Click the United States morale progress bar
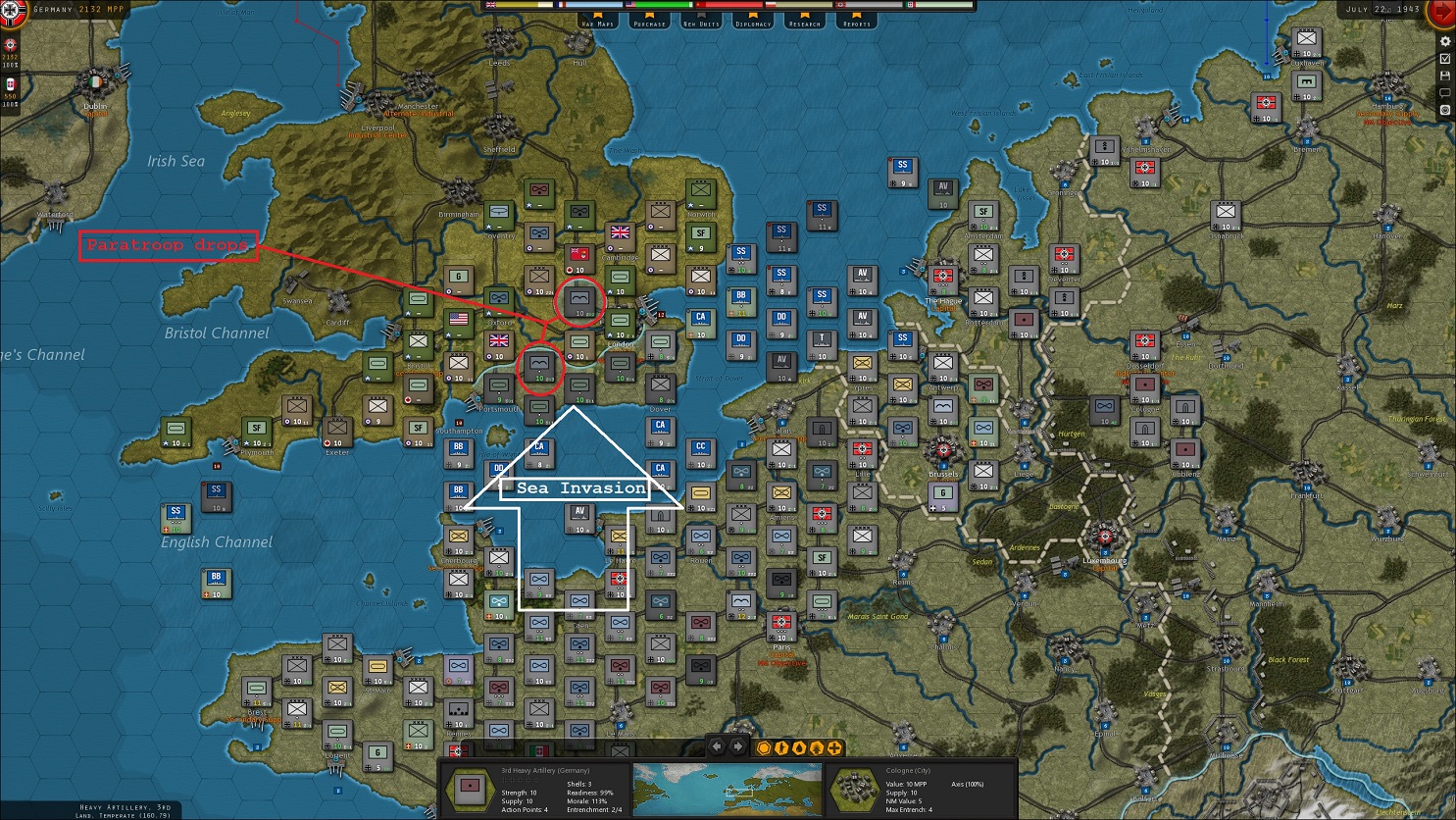The height and width of the screenshot is (820, 1456). [657, 5]
